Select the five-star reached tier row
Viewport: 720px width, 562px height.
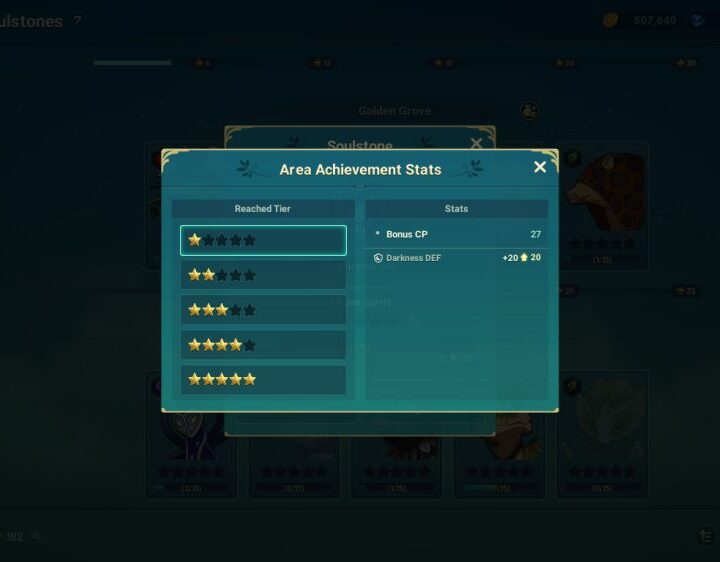263,380
